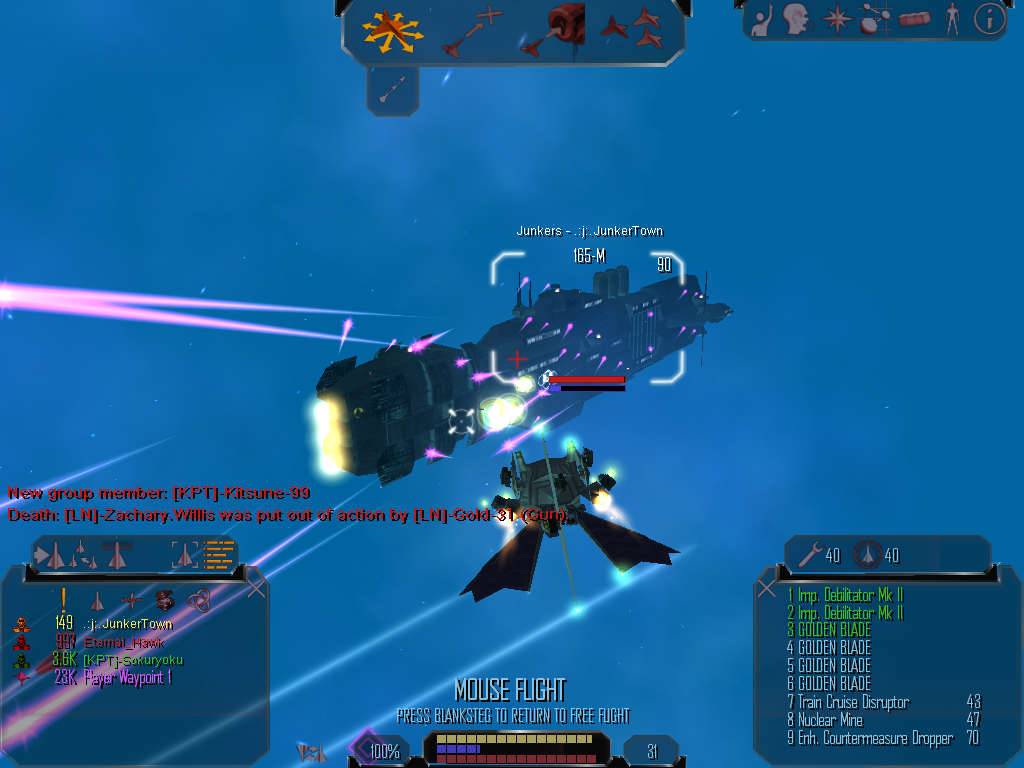Select .:j:.JunkerTown in the contact list
This screenshot has height=768, width=1024.
(x=128, y=624)
